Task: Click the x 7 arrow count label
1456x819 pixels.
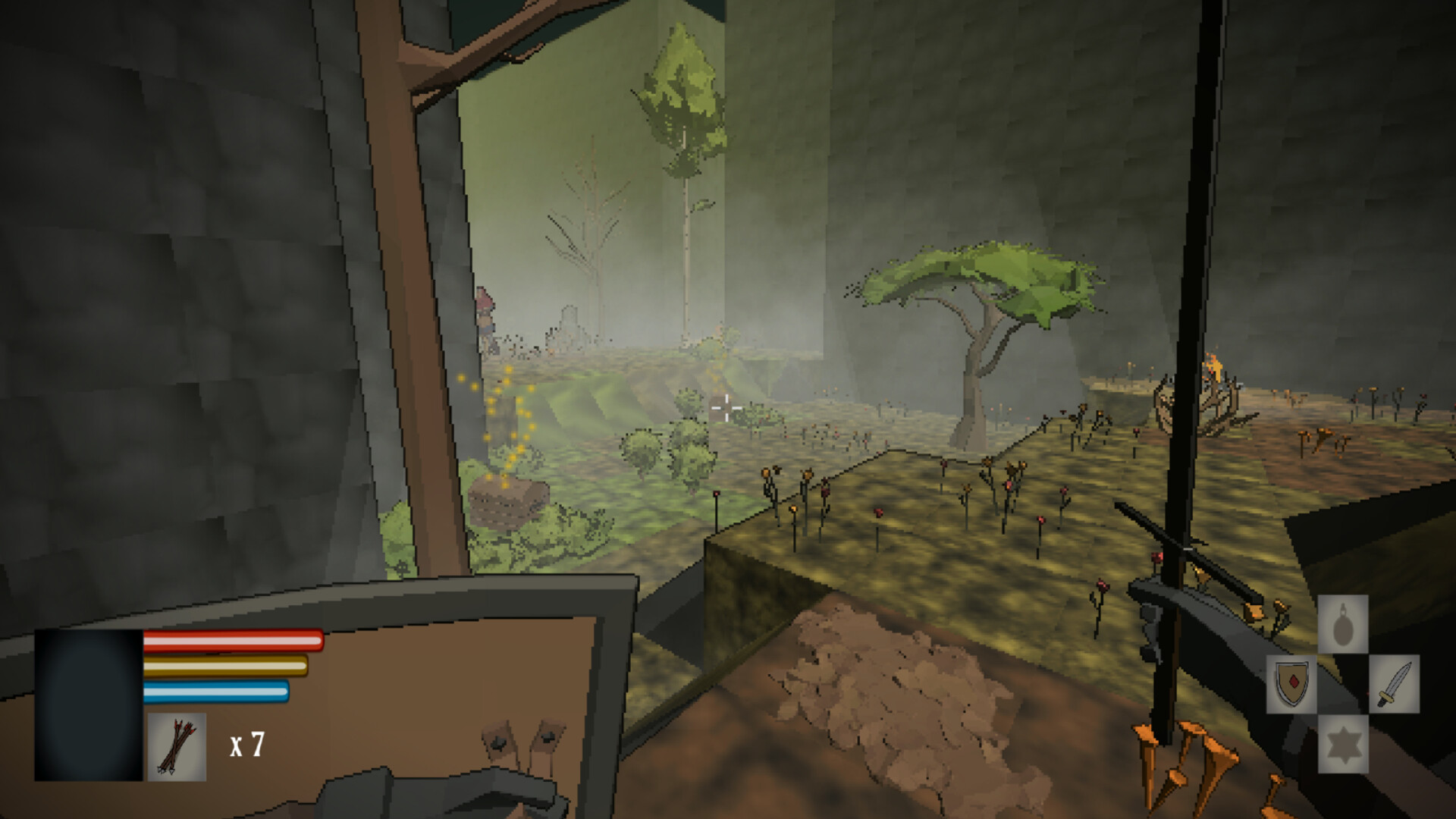Action: point(246,745)
